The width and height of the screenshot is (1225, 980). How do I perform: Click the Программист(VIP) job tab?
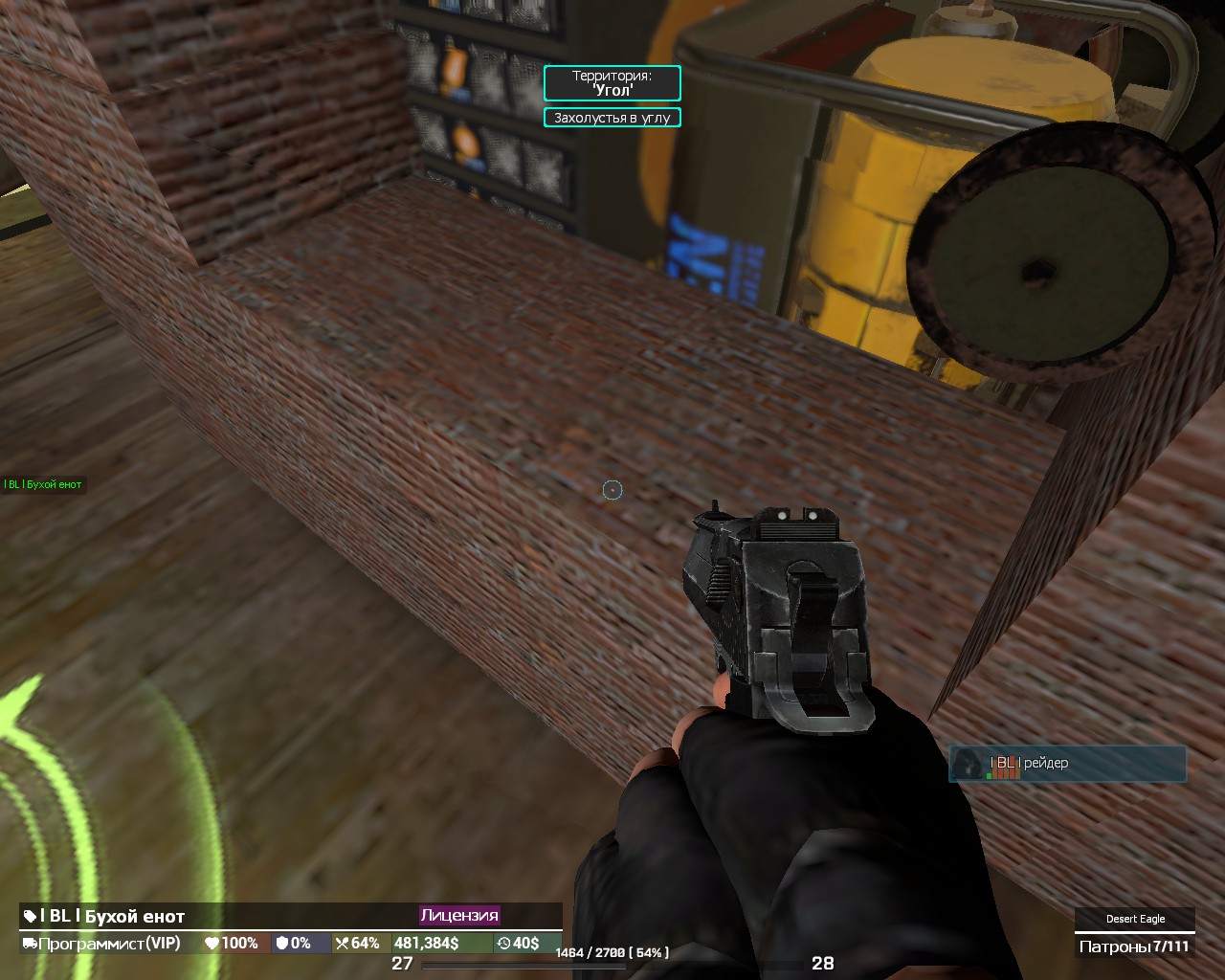pyautogui.click(x=110, y=943)
